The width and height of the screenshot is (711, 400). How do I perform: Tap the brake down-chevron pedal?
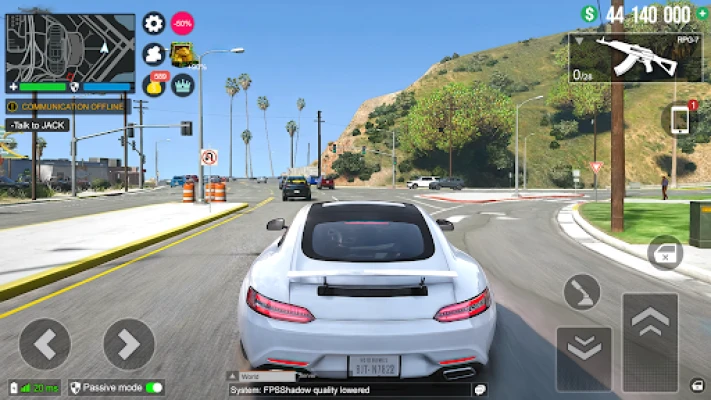583,345
